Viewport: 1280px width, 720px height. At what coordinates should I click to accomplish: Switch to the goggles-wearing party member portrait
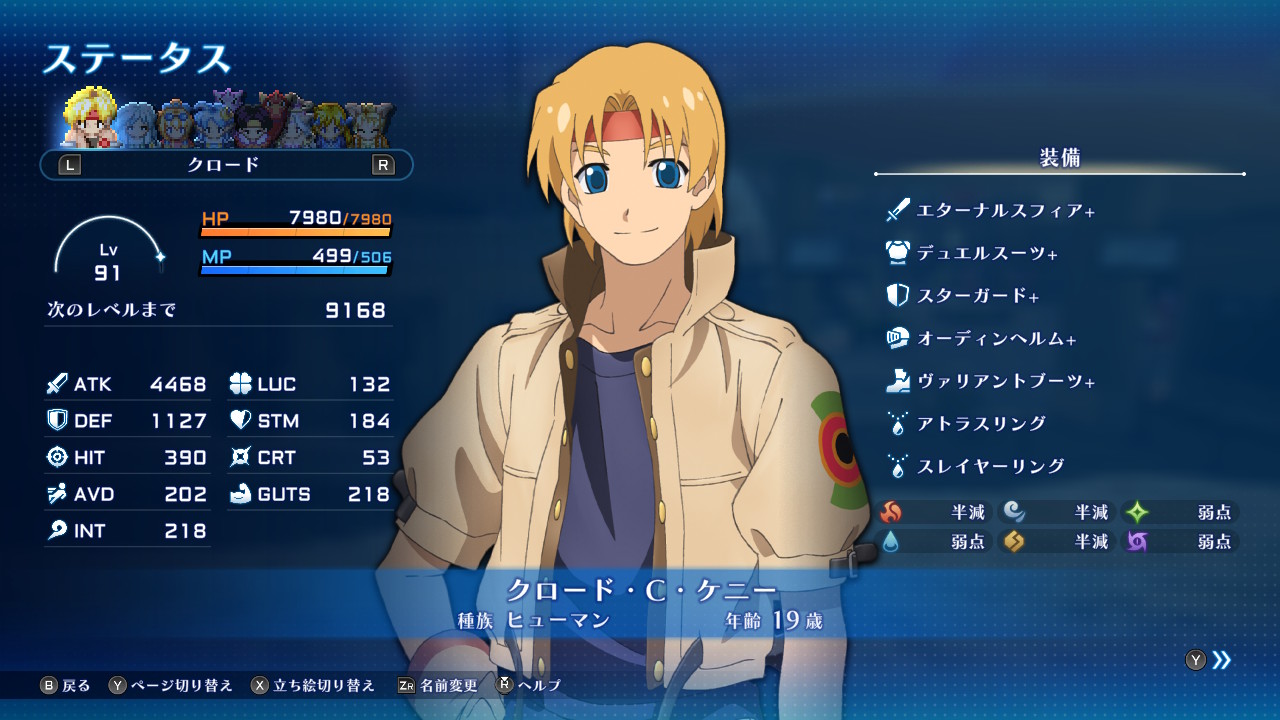tap(176, 124)
